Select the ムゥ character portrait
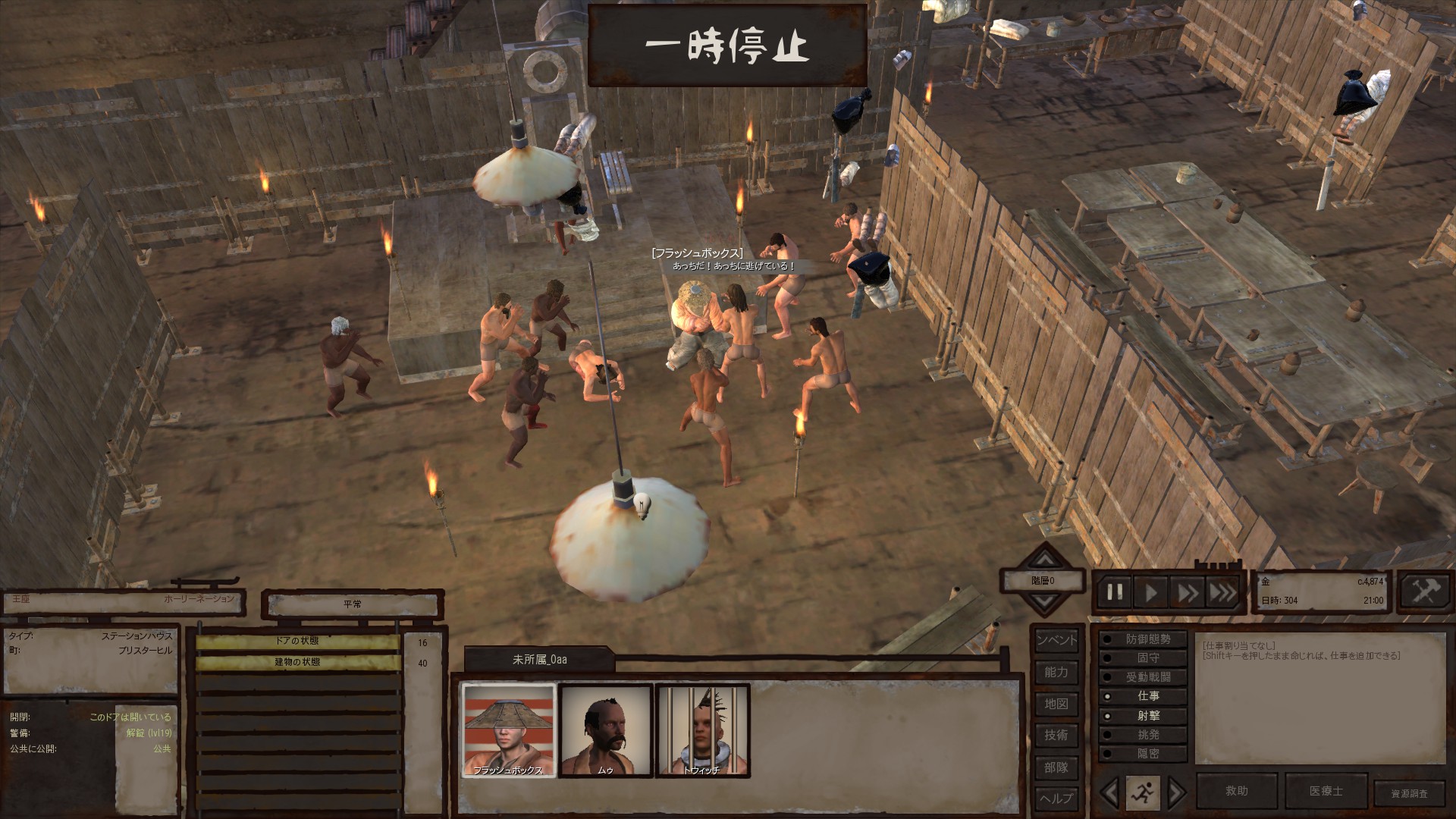This screenshot has height=819, width=1456. pos(605,730)
